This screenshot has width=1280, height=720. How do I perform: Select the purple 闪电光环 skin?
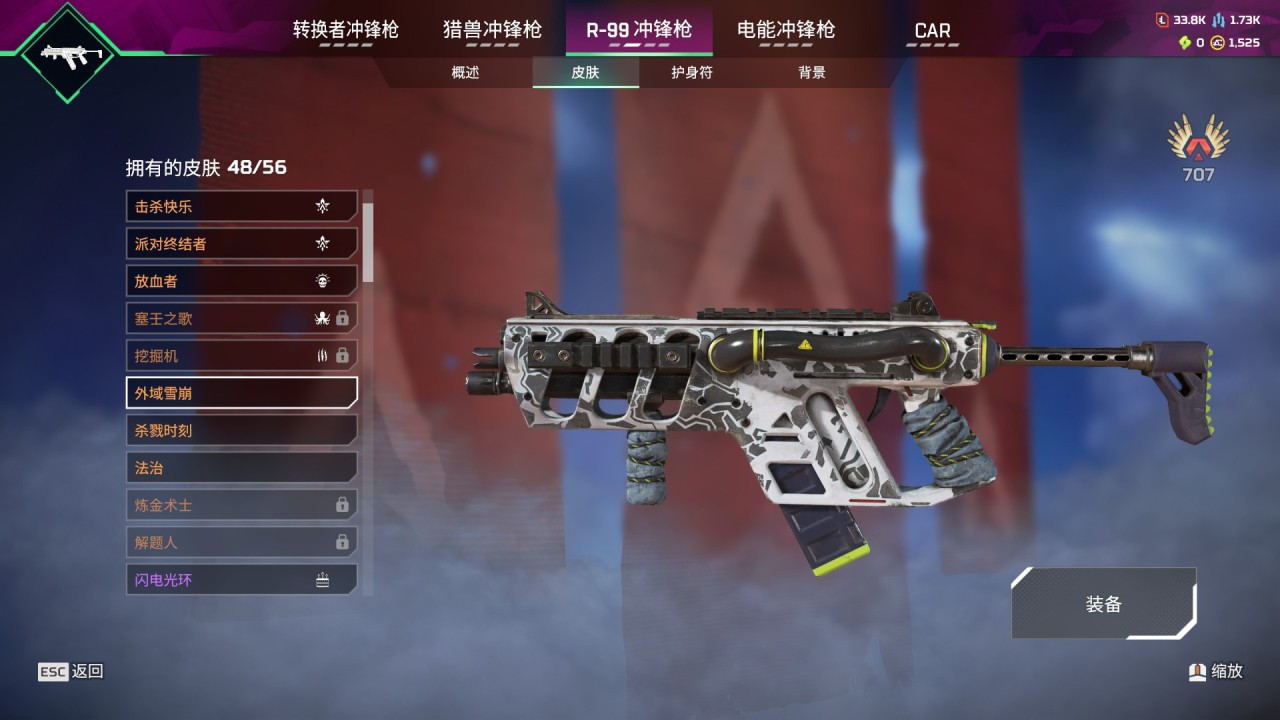pyautogui.click(x=241, y=579)
